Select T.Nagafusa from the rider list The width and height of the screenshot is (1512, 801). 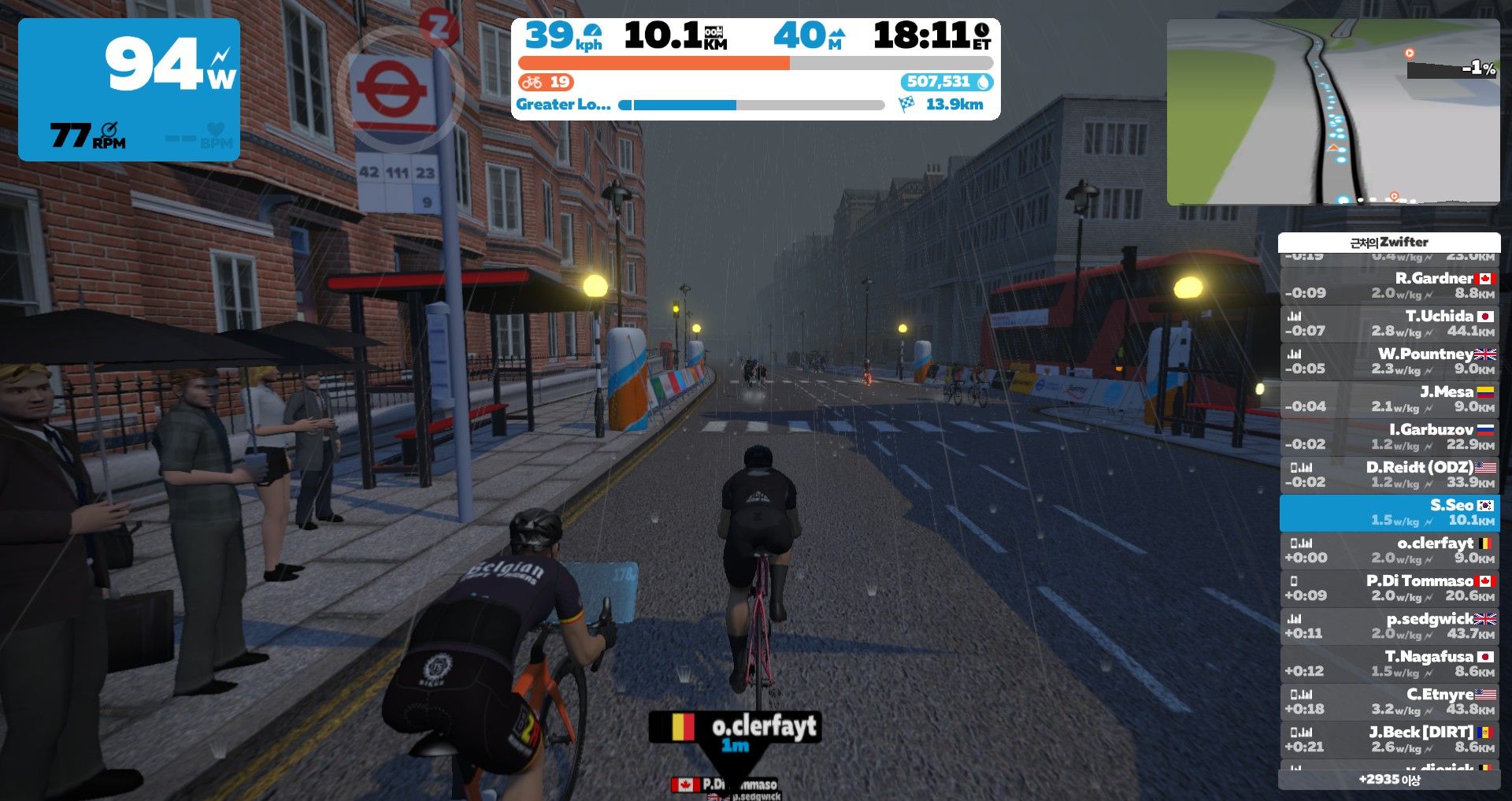(x=1389, y=663)
